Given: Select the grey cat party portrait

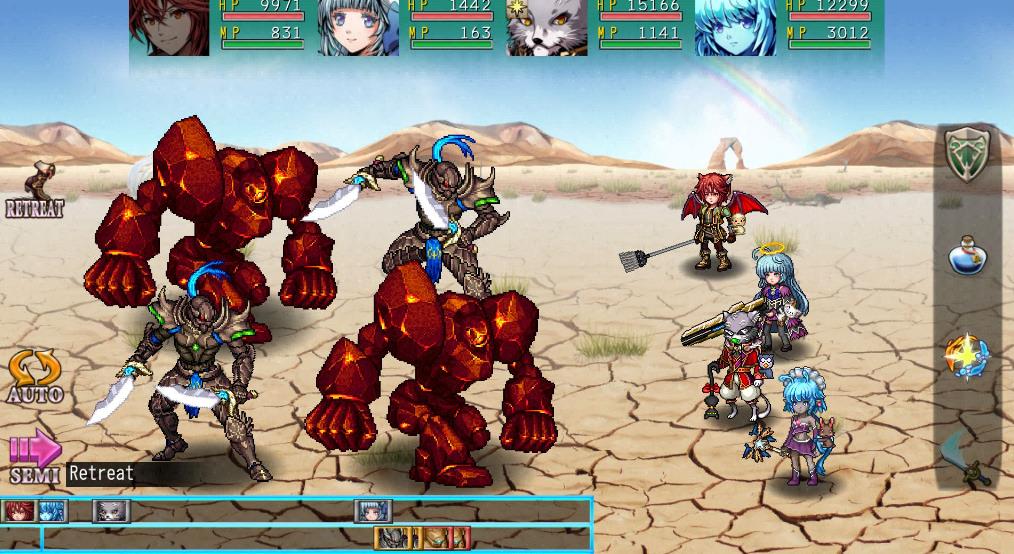Looking at the screenshot, I should (546, 27).
